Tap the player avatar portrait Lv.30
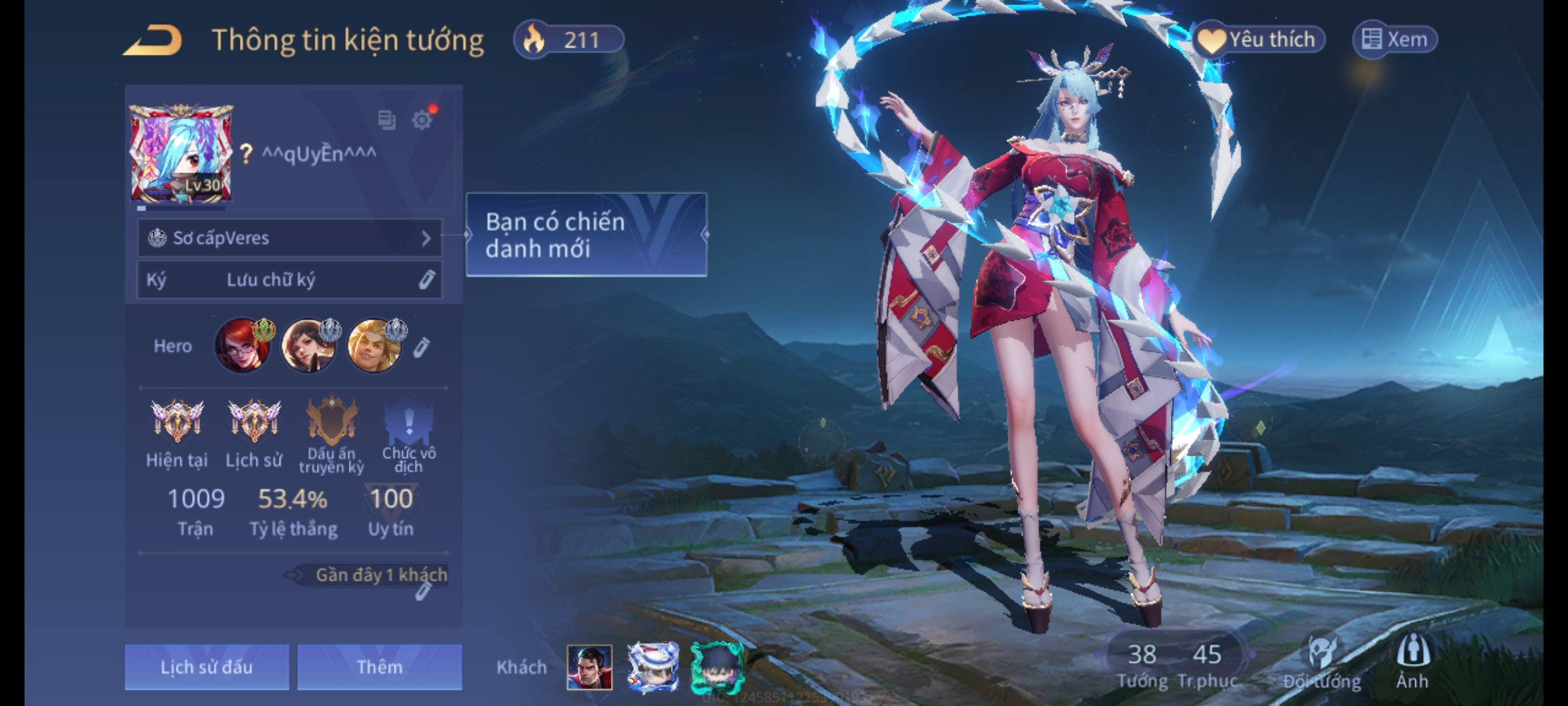 (181, 154)
